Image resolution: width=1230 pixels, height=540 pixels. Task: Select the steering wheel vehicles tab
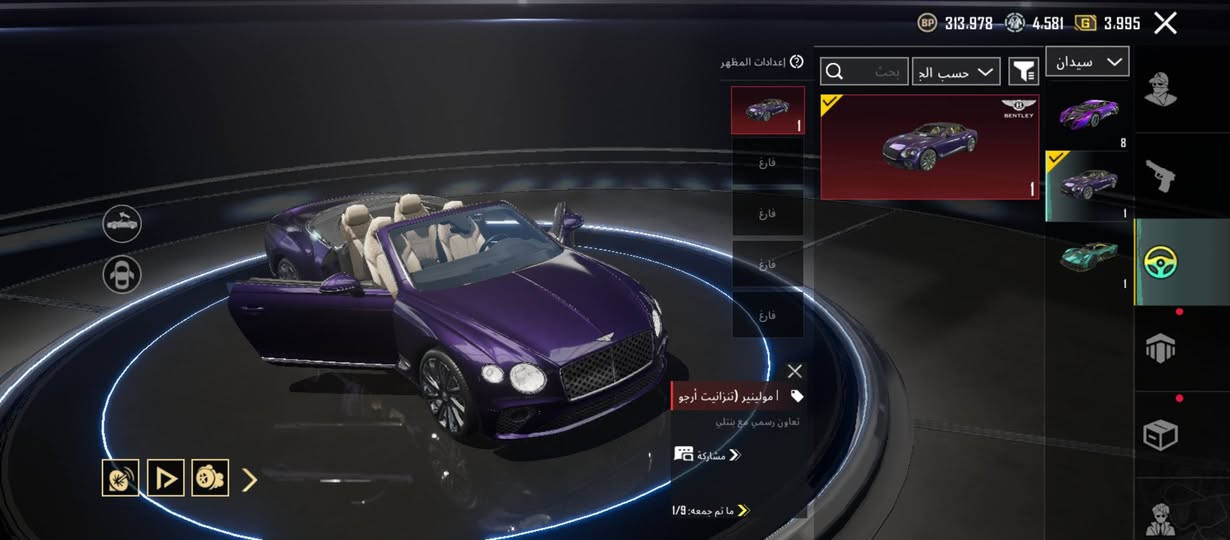[1160, 262]
